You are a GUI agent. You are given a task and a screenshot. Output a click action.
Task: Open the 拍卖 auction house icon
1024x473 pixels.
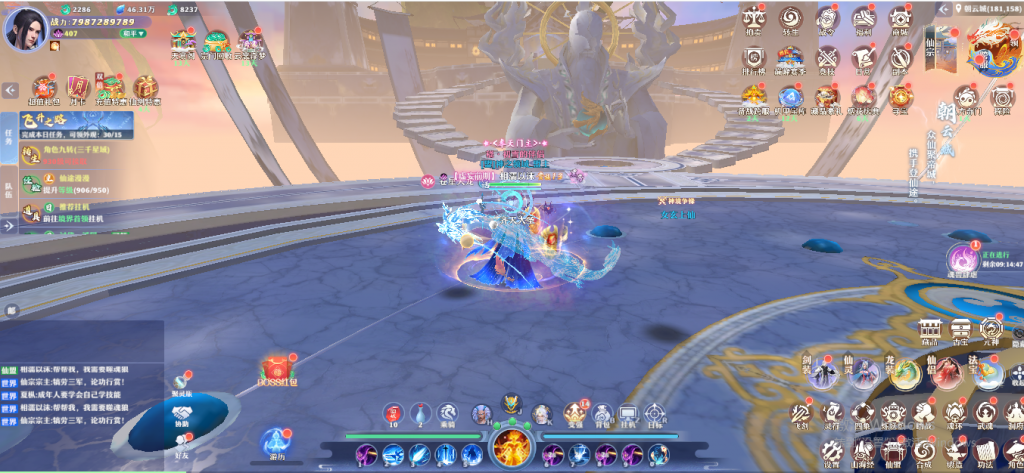coord(754,19)
